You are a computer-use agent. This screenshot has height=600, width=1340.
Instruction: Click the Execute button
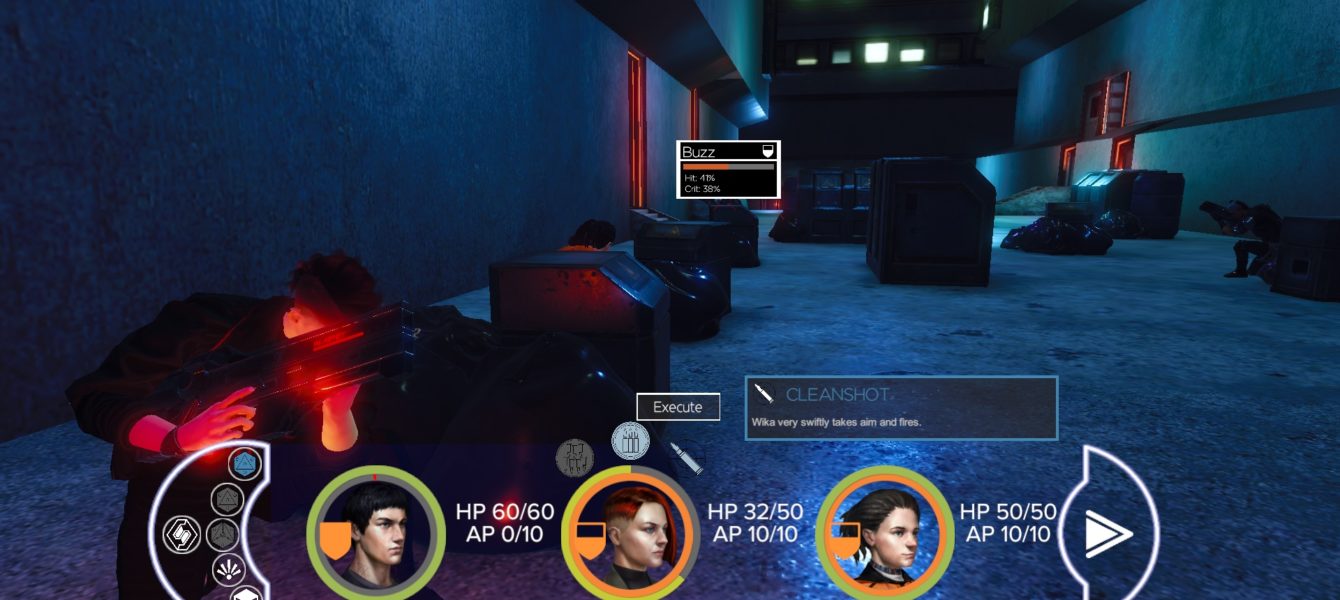(678, 407)
